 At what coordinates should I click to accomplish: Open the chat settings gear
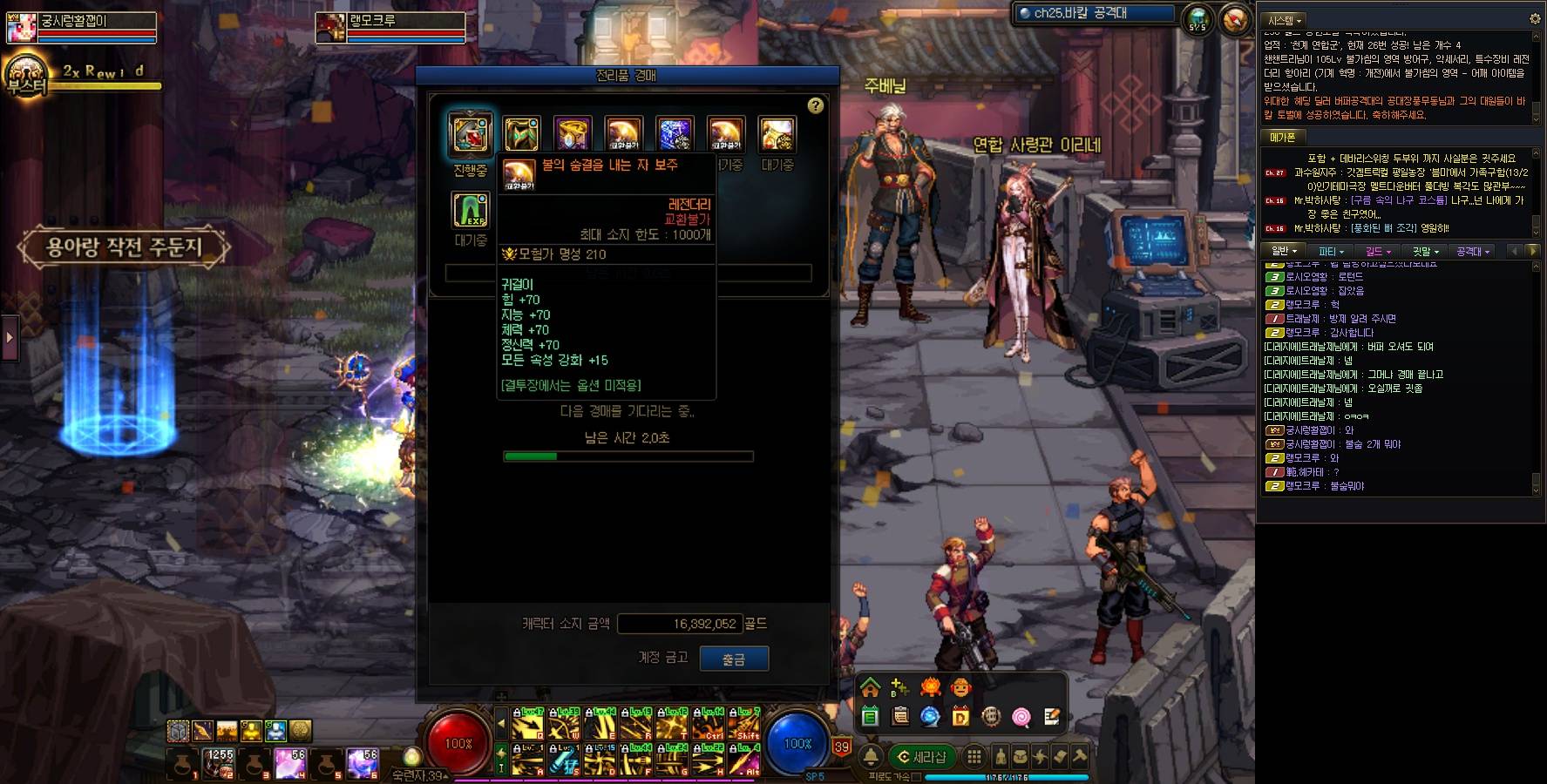pos(1535,18)
